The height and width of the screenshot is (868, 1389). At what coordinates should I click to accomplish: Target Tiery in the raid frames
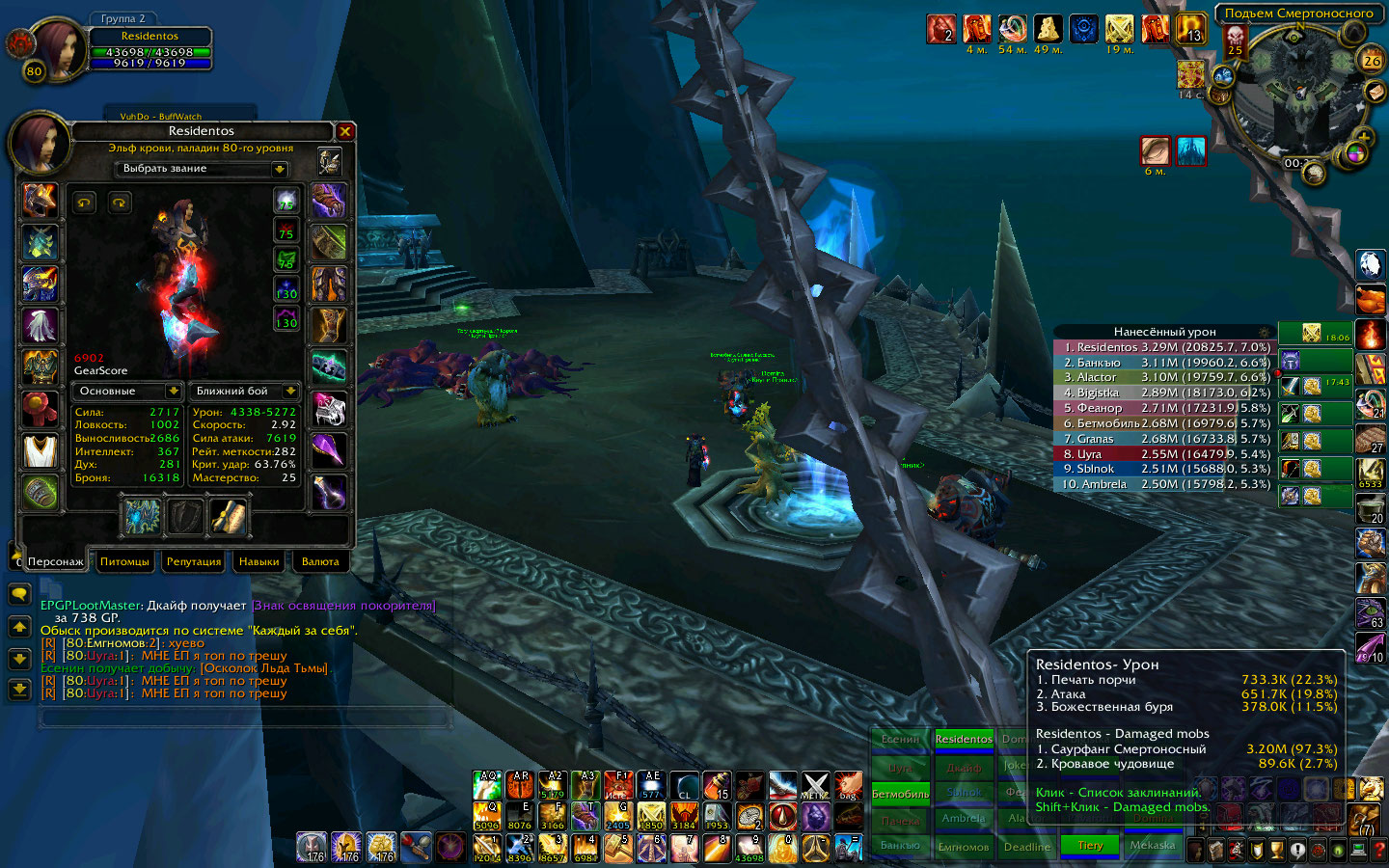[x=1090, y=846]
